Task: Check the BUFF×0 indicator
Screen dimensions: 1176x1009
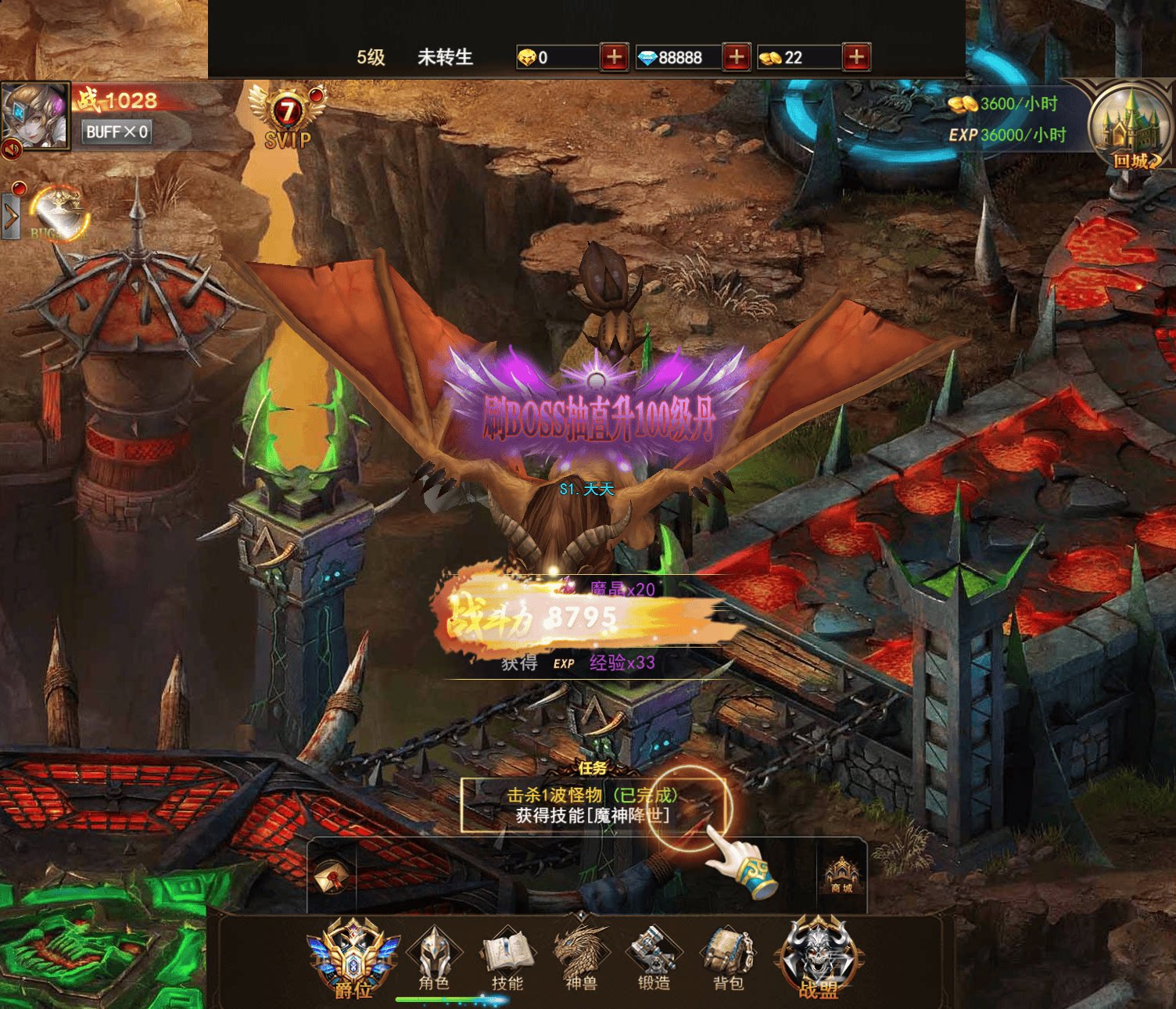Action: 117,132
